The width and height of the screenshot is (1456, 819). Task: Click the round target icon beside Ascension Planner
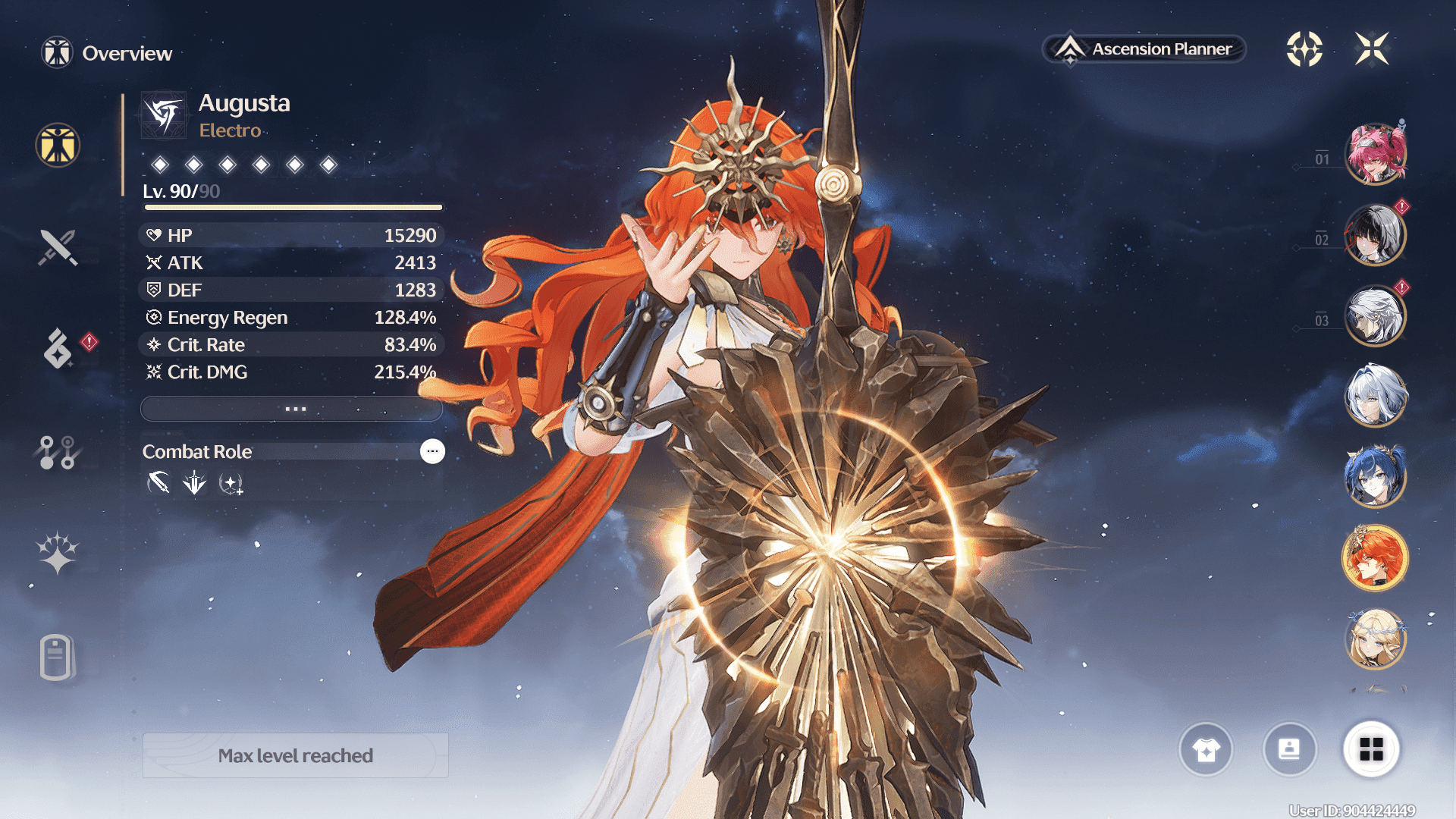coord(1304,49)
